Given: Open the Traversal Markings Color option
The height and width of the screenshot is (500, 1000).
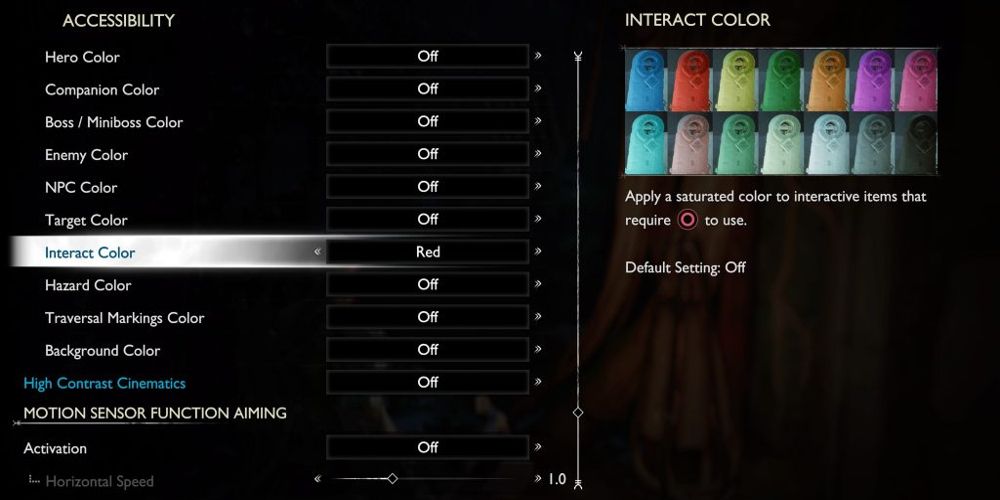Looking at the screenshot, I should (x=124, y=318).
